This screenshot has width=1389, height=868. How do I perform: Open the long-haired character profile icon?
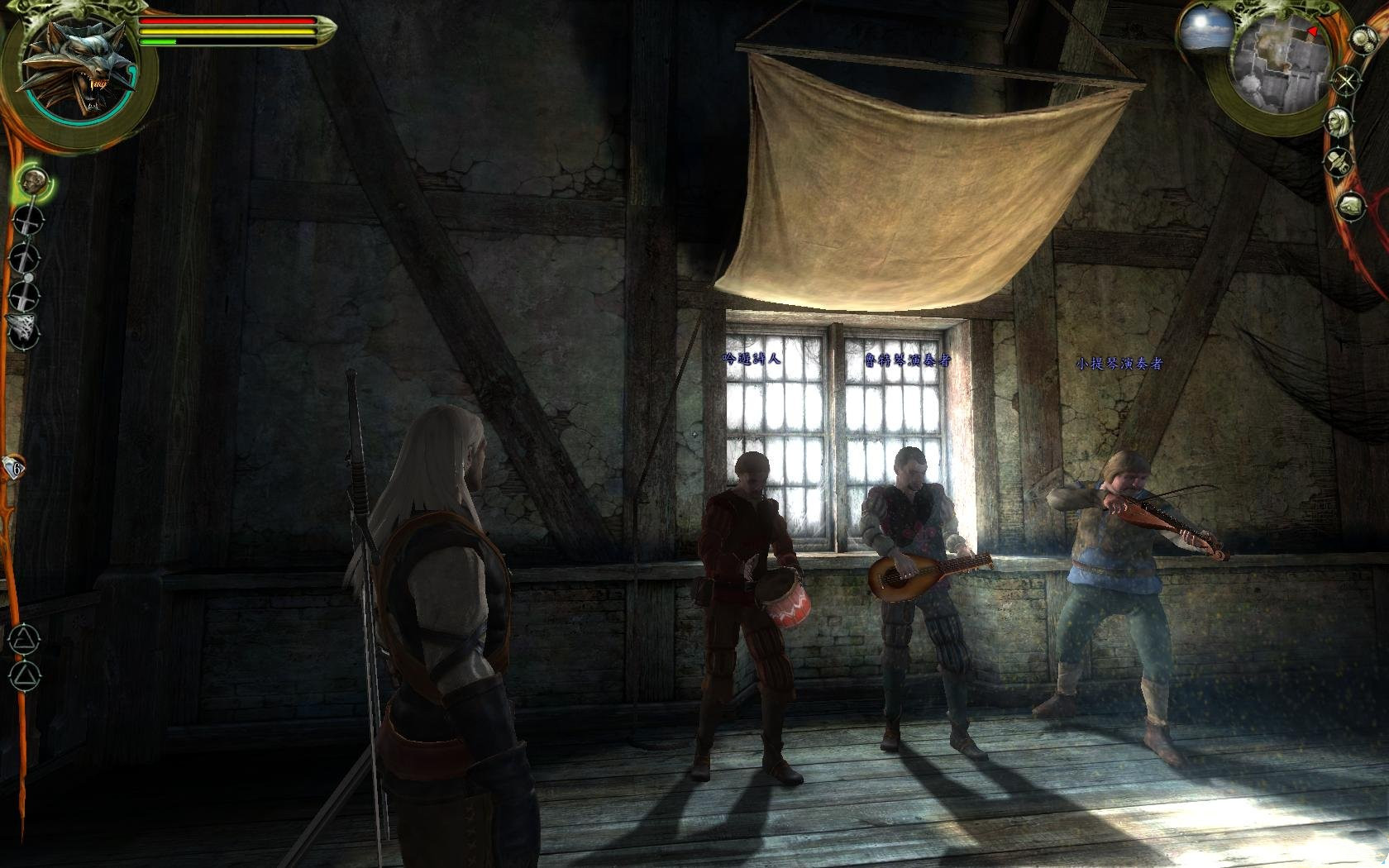(x=1337, y=122)
